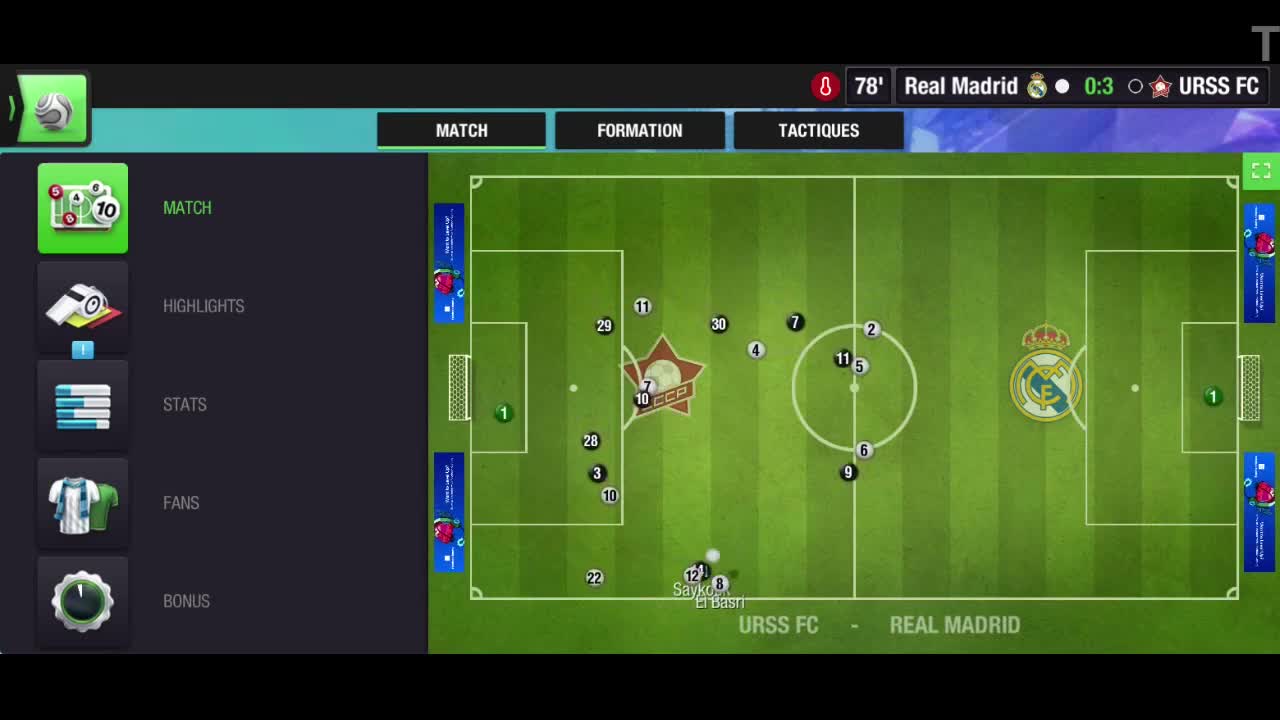Select the TACTIQUES tab
The width and height of the screenshot is (1280, 720).
(x=818, y=130)
